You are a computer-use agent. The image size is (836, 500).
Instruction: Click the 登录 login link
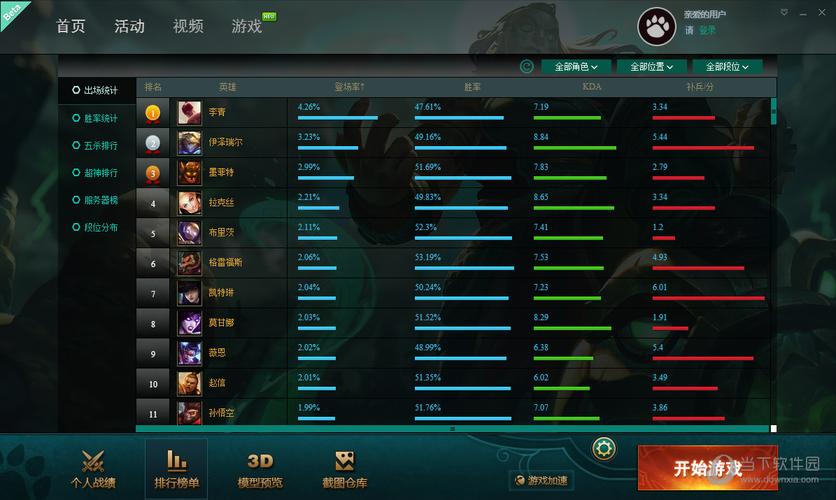707,30
